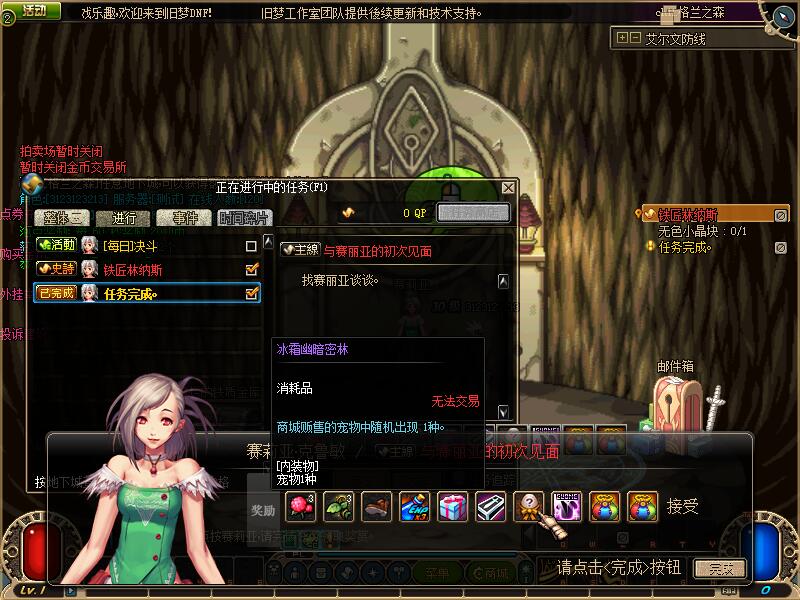
Task: Untick tracking checkbox for 铁匠林纳斯 quest
Action: pyautogui.click(x=252, y=269)
